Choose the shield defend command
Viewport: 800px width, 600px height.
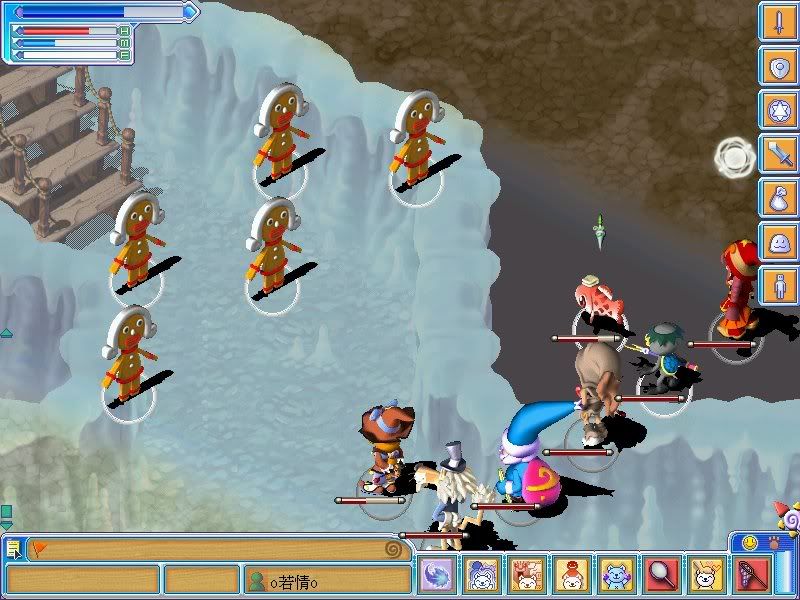(777, 66)
